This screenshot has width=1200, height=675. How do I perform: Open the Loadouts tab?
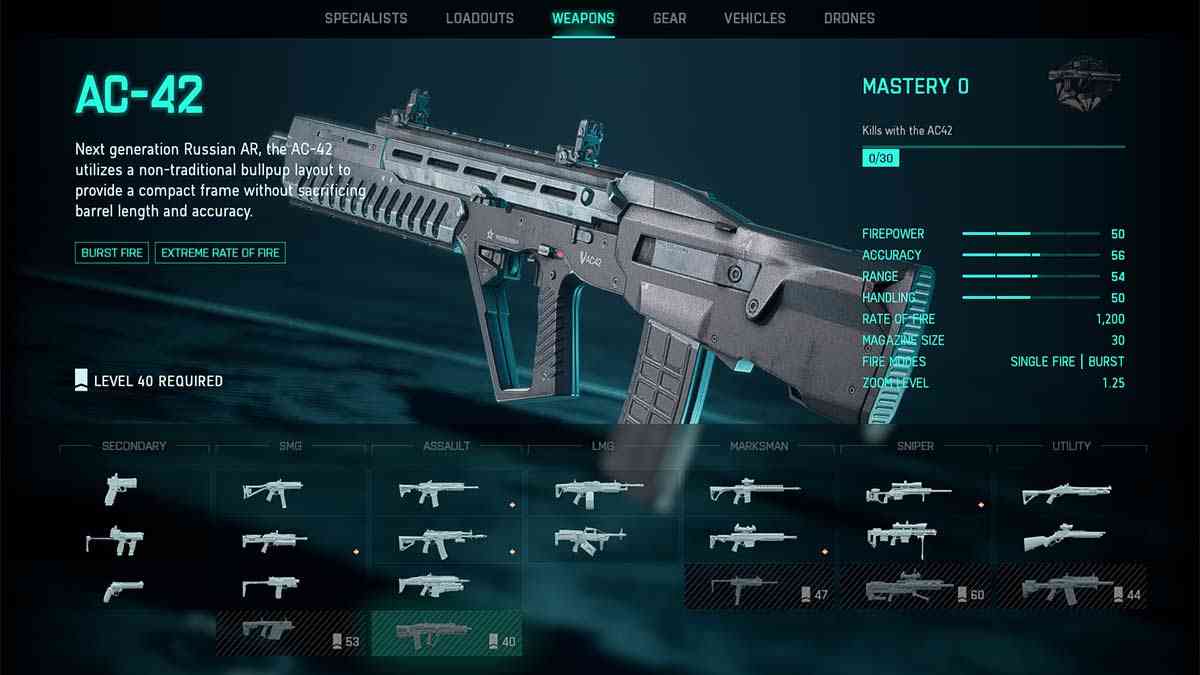(480, 18)
